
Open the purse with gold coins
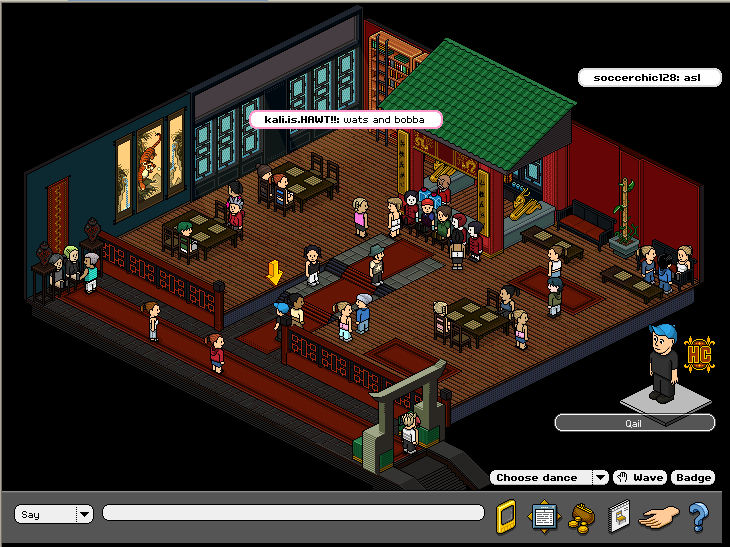[x=581, y=518]
